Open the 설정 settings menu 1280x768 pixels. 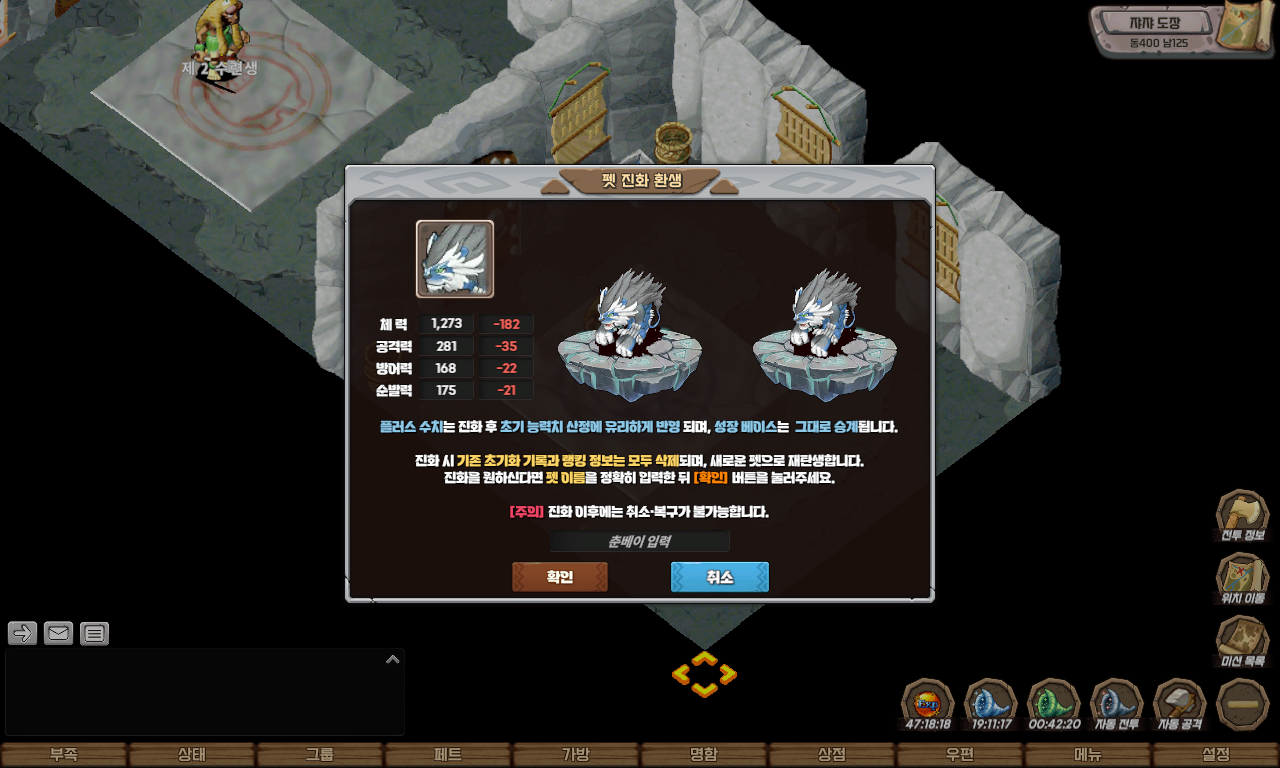pyautogui.click(x=1216, y=755)
